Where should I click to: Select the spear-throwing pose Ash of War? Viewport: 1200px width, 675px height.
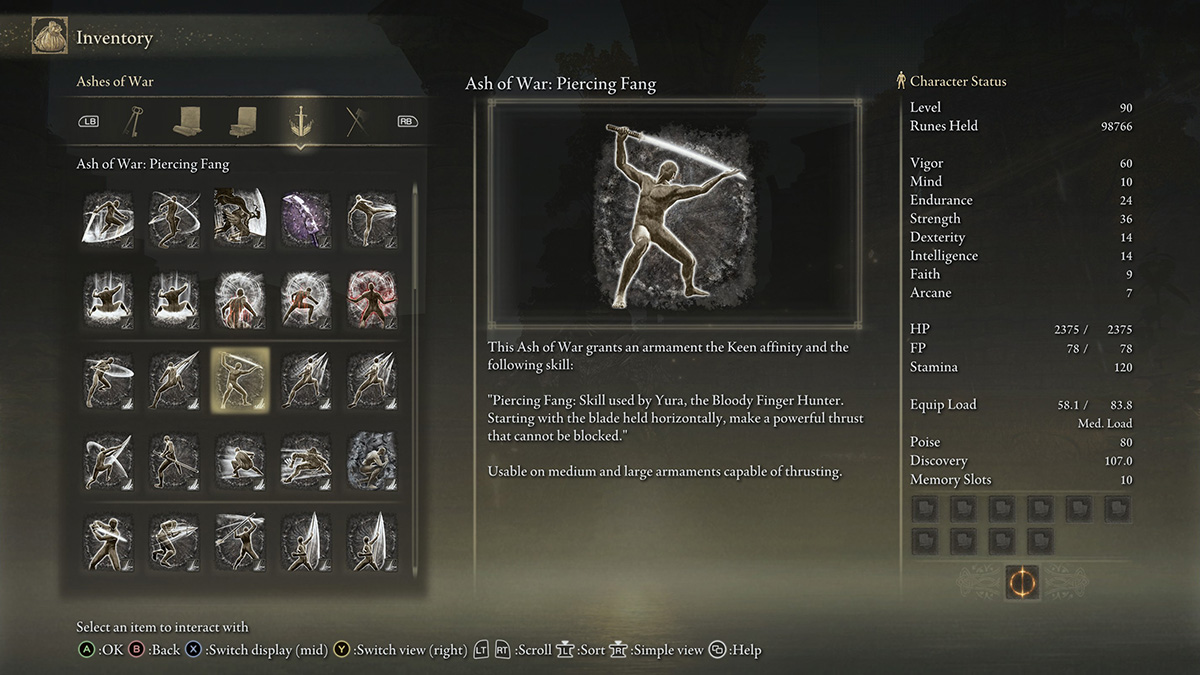coord(239,541)
